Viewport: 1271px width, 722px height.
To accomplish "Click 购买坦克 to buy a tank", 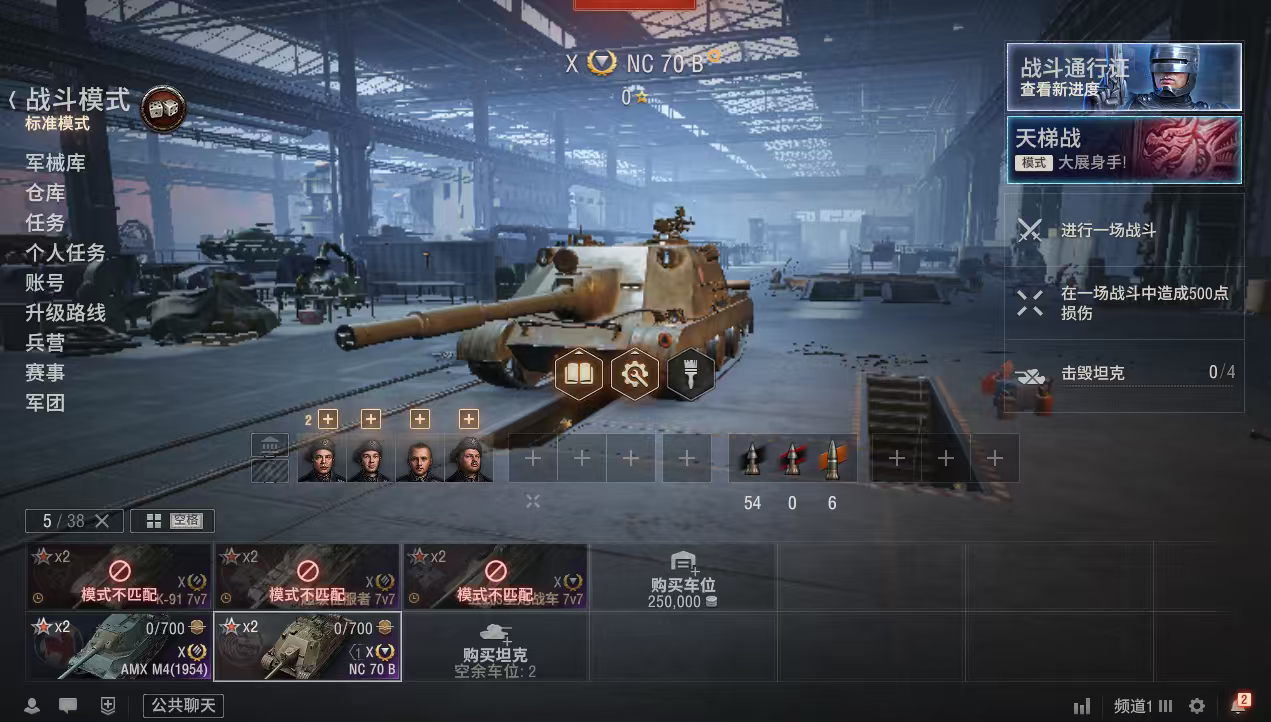I will coord(494,647).
